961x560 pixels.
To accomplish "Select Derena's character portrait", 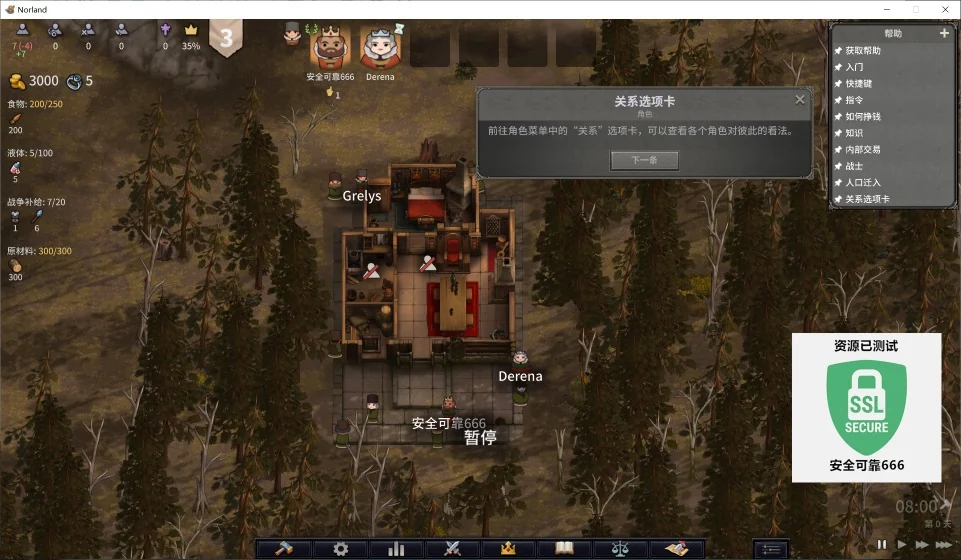I will (x=380, y=47).
